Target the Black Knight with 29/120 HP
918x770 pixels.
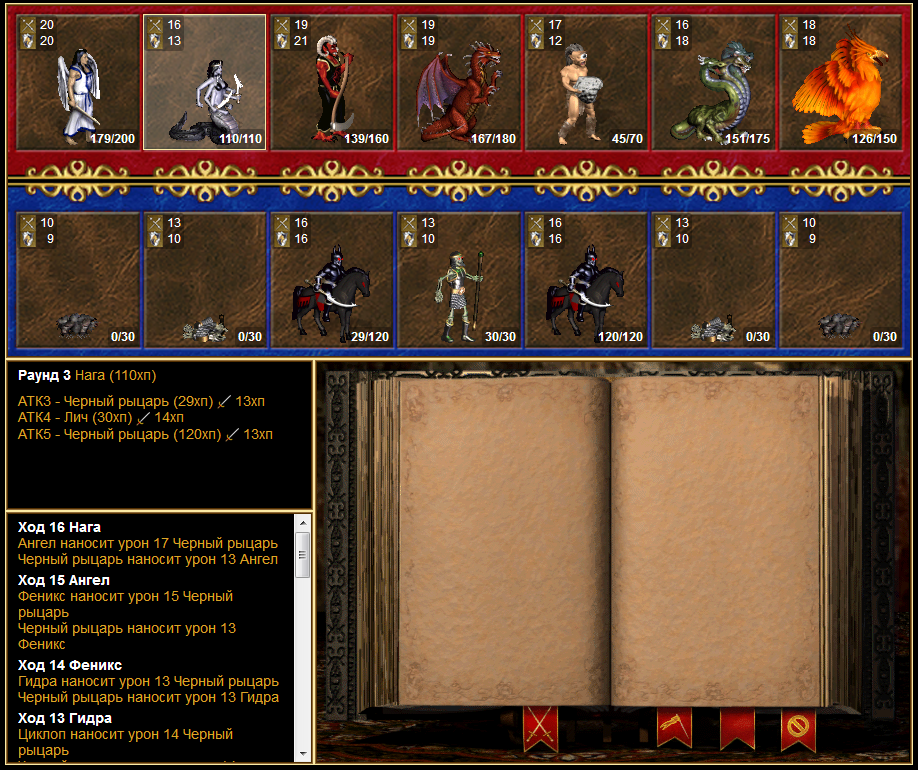pos(332,280)
